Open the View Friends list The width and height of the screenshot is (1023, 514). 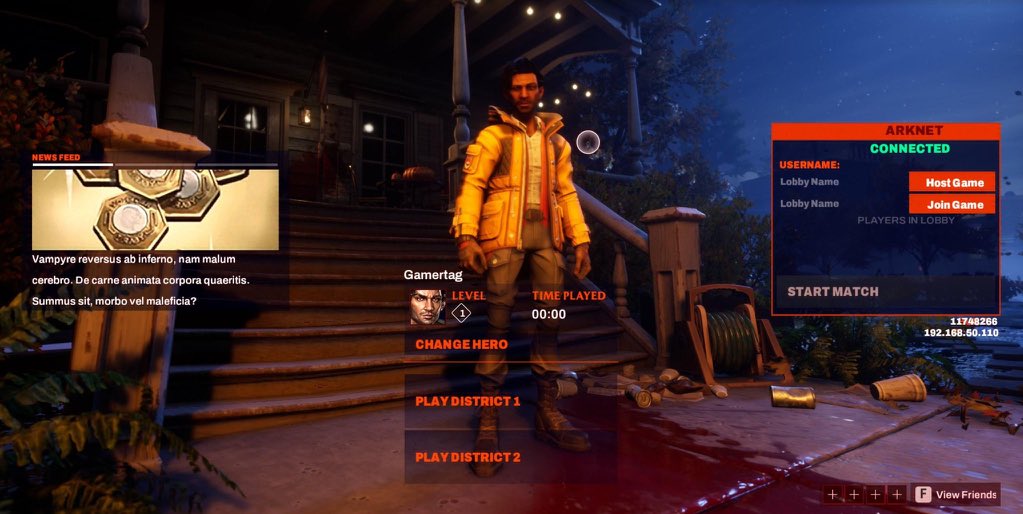click(956, 494)
